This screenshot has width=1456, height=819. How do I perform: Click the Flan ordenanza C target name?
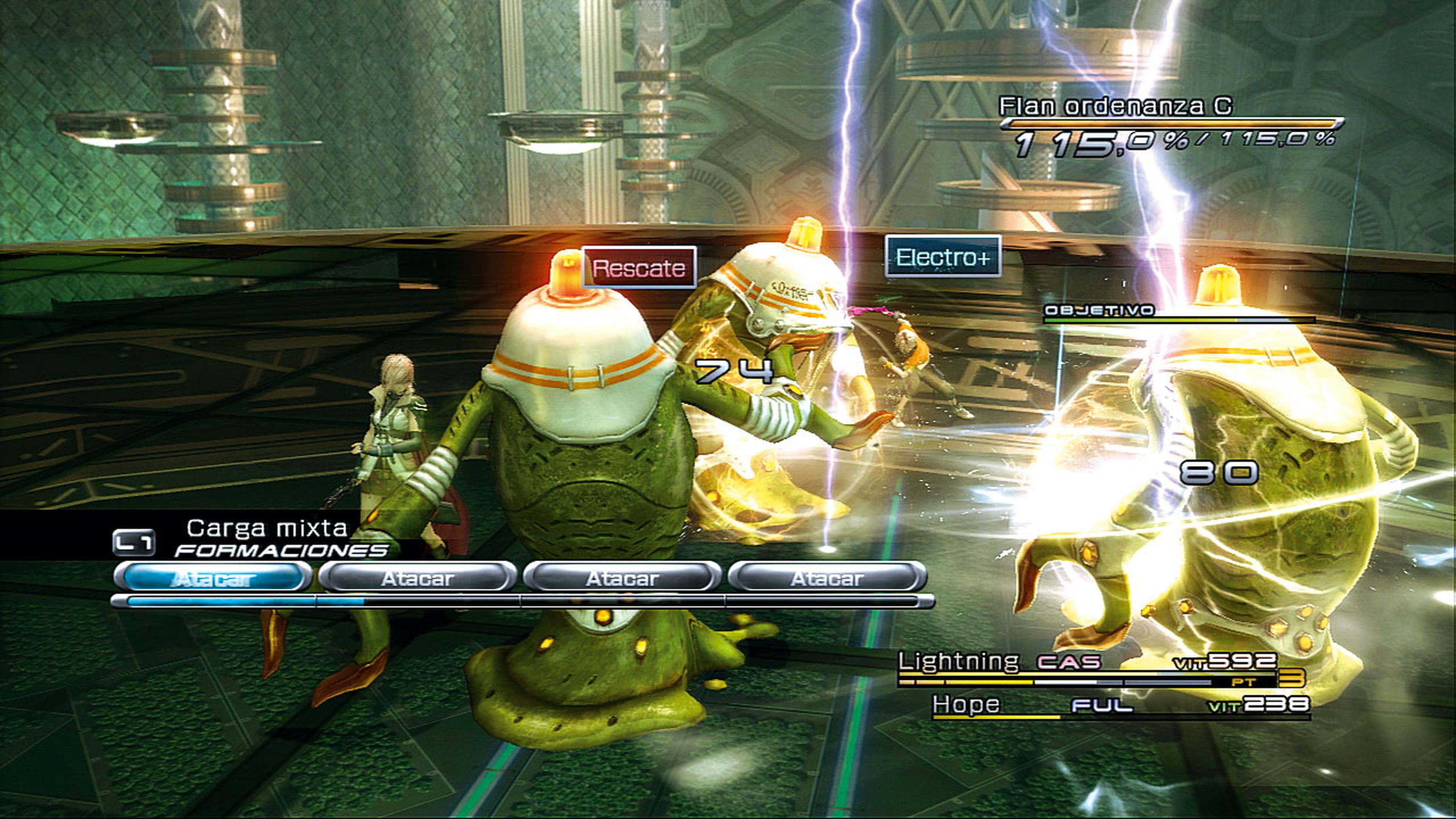(x=1115, y=106)
